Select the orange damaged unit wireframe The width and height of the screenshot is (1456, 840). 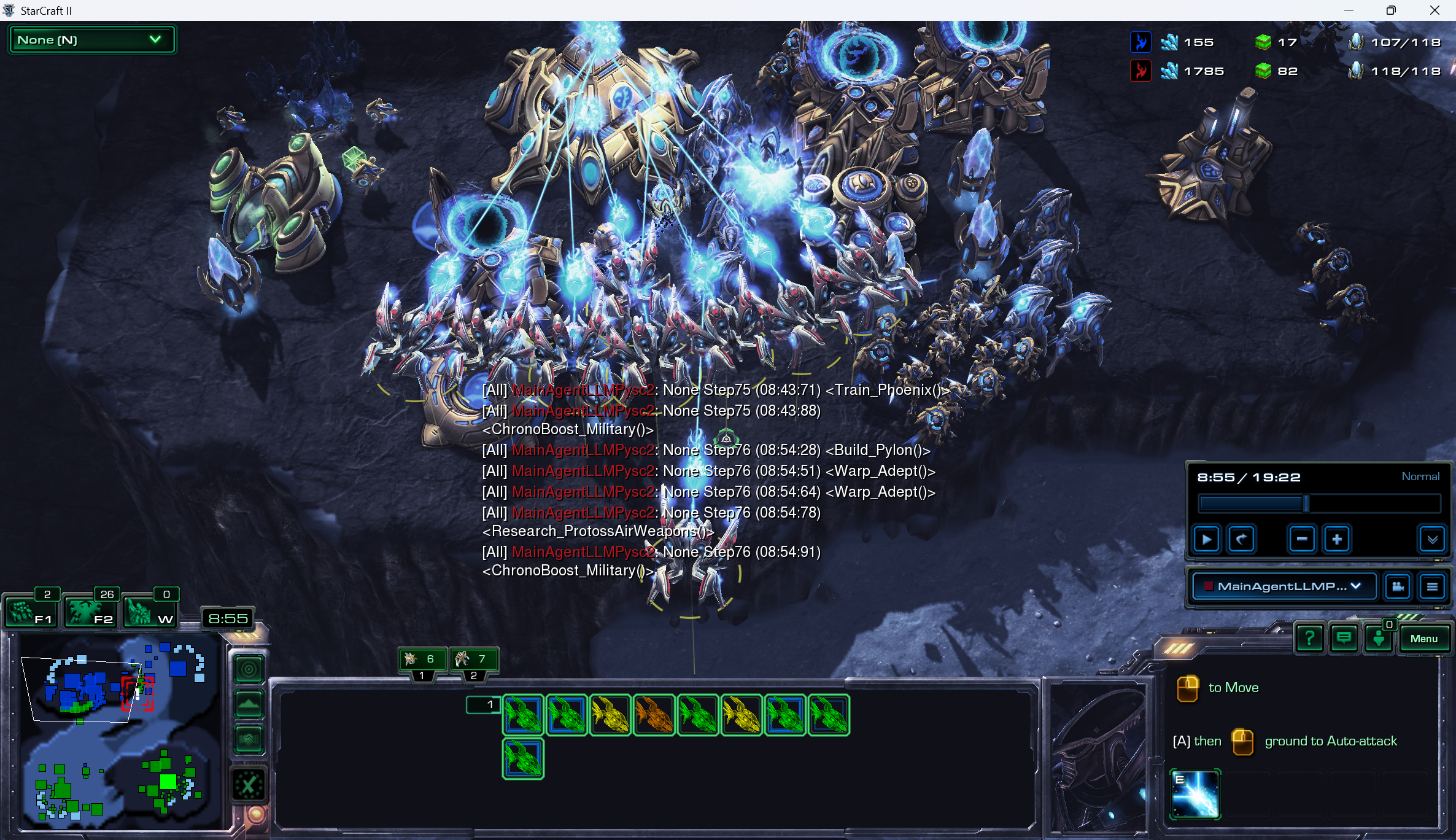tap(654, 715)
